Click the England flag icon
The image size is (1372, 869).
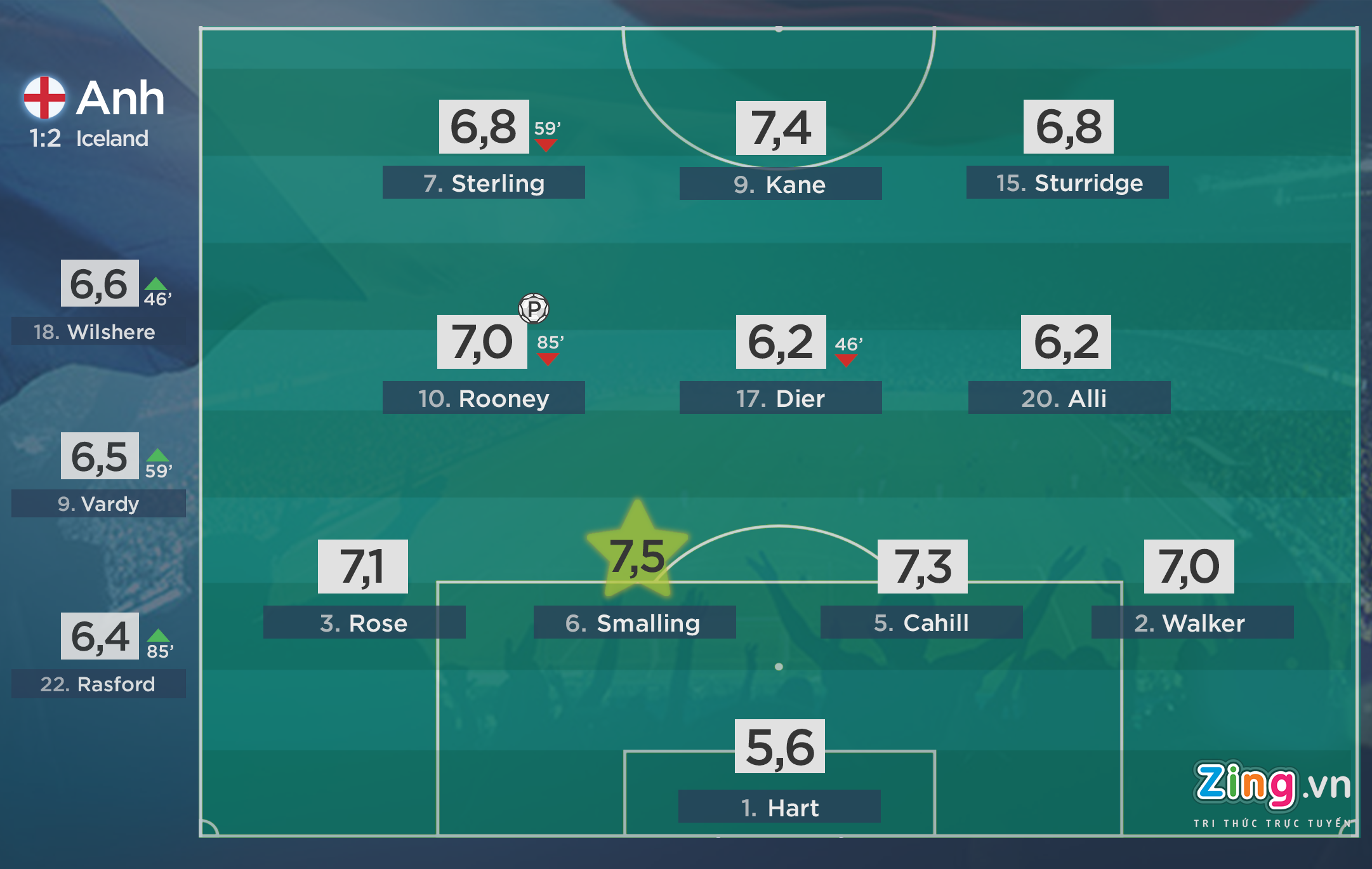click(x=44, y=98)
